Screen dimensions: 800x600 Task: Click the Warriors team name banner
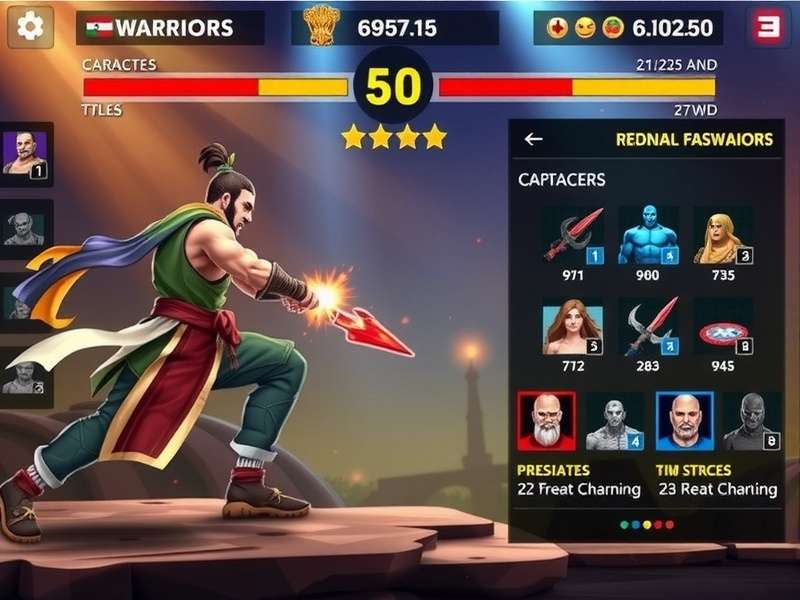[170, 28]
